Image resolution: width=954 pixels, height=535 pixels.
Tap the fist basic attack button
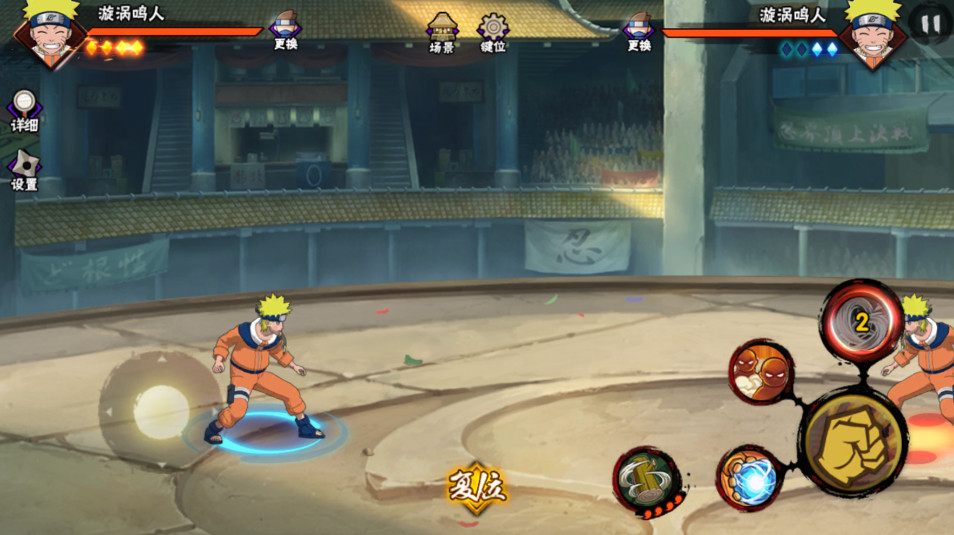(853, 440)
